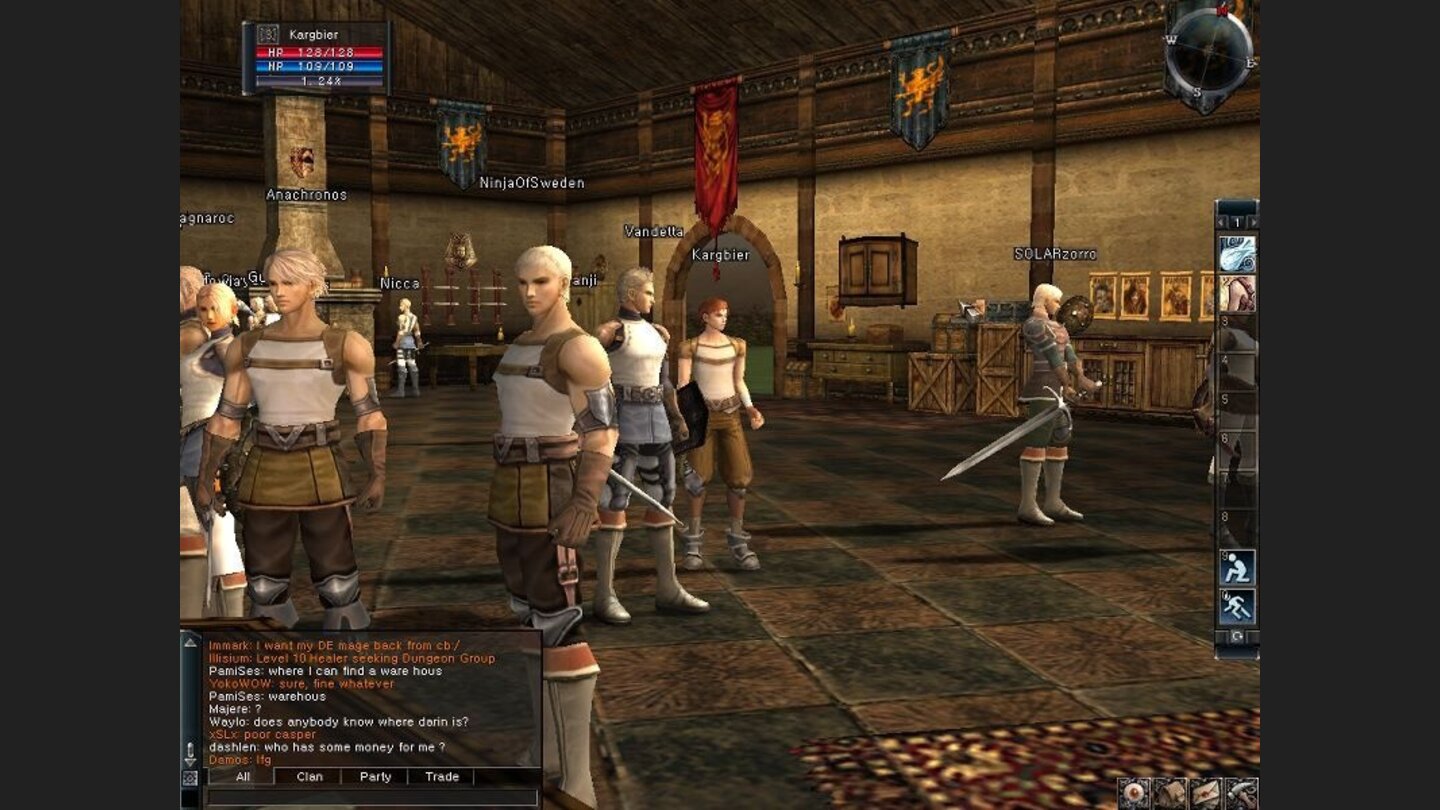
Task: Click the chat message input field
Action: tap(371, 797)
